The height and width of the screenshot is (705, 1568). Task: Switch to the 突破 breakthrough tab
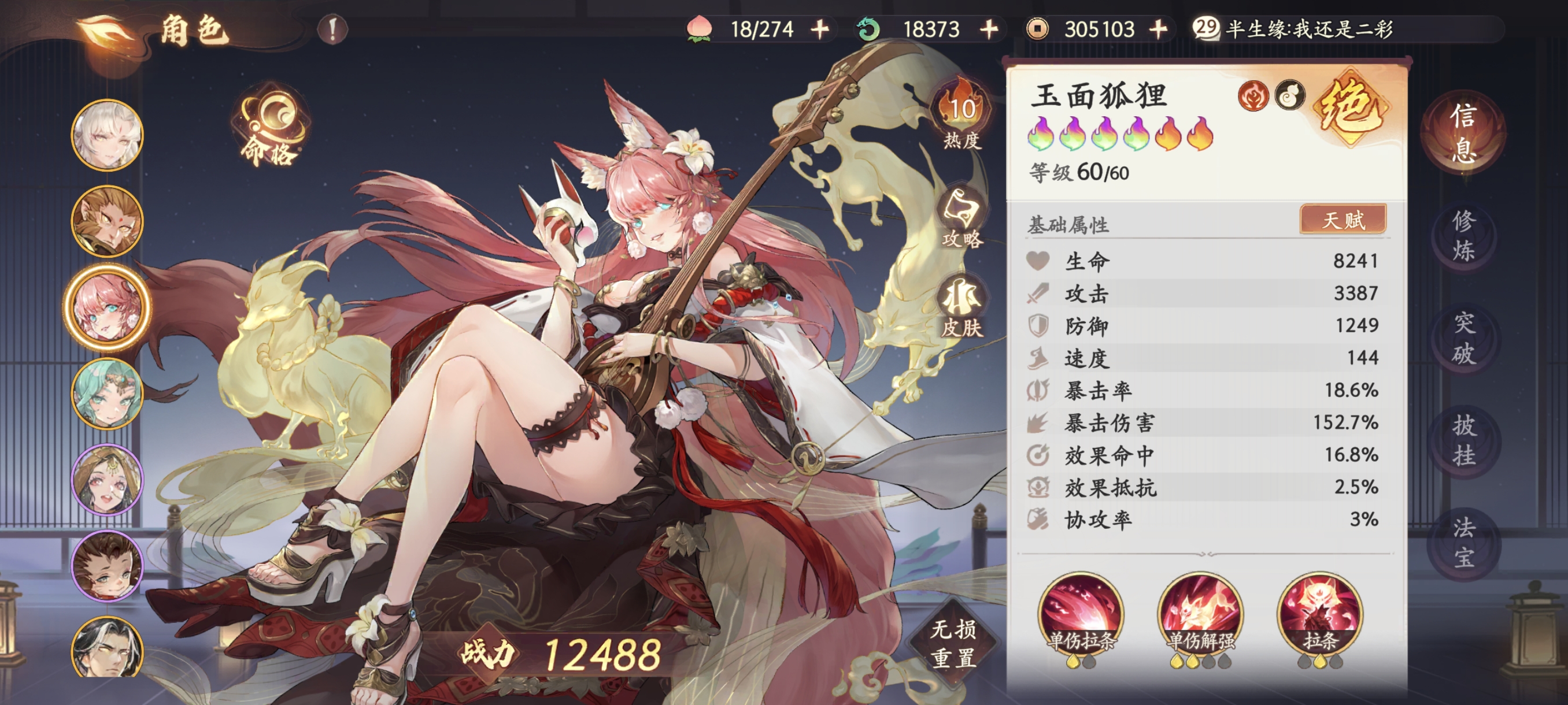click(1463, 338)
